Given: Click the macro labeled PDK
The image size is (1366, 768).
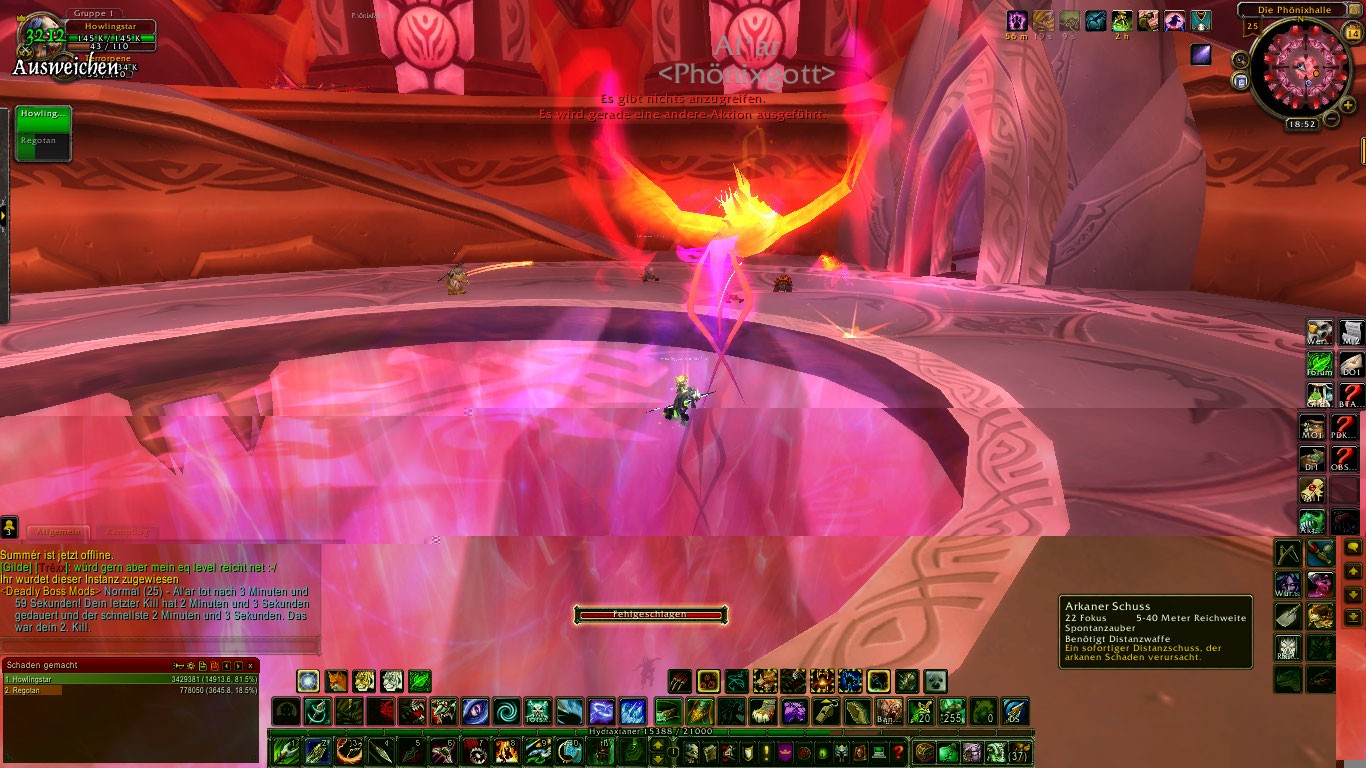Looking at the screenshot, I should 1345,428.
